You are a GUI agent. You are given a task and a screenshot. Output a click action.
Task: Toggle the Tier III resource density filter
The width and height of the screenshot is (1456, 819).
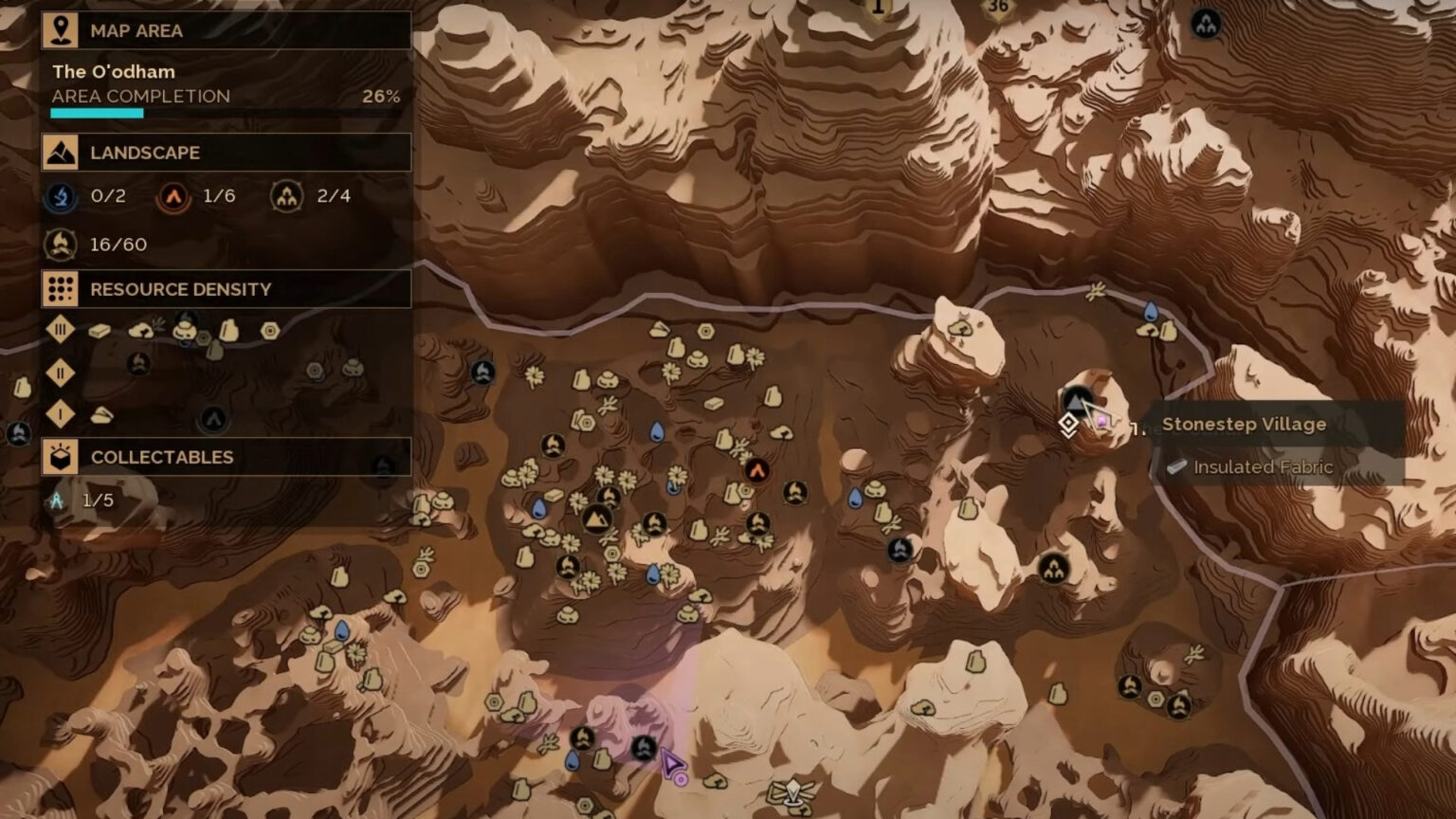pyautogui.click(x=59, y=329)
